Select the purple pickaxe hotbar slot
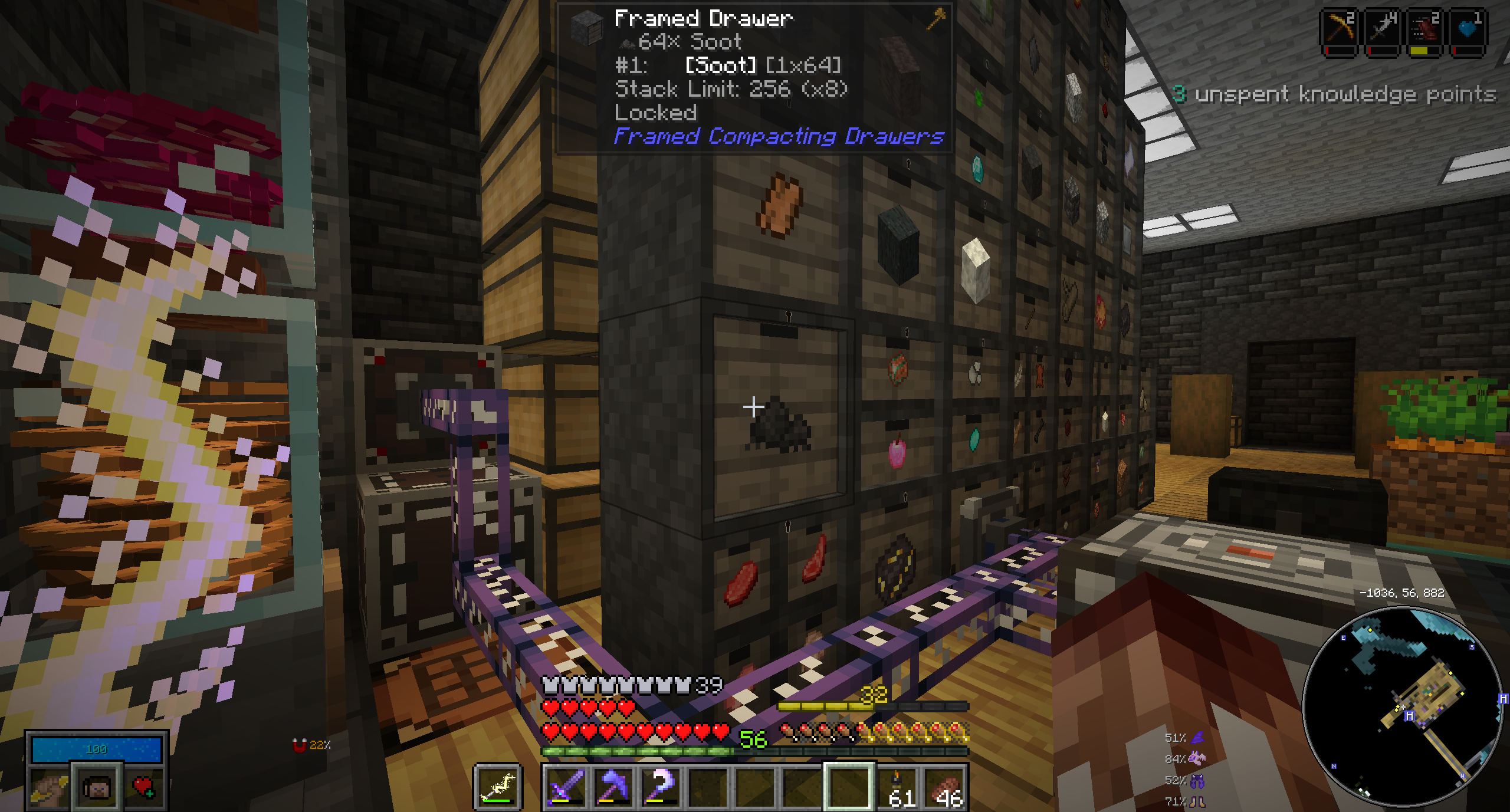Viewport: 1510px width, 812px height. coord(612,787)
